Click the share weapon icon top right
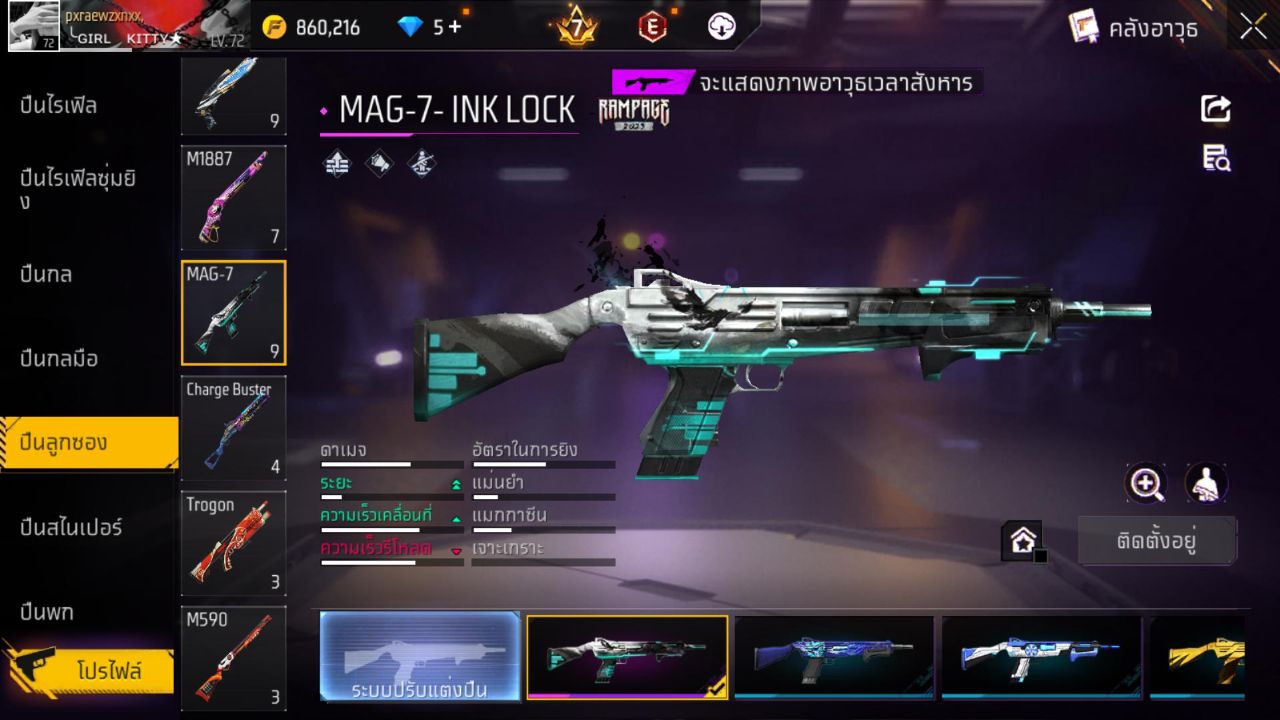Screen dimensions: 1280x720 tap(1216, 110)
